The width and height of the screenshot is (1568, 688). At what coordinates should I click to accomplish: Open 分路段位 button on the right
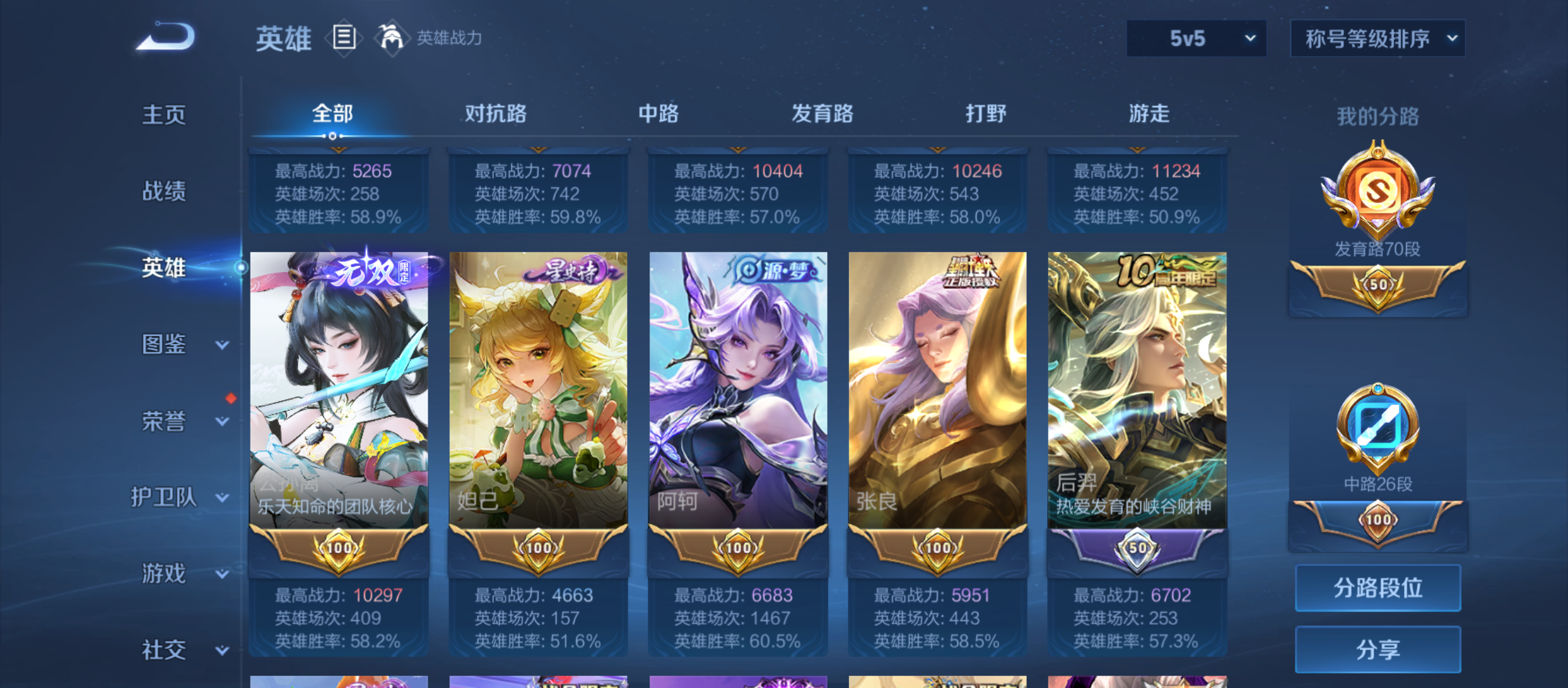[1378, 588]
